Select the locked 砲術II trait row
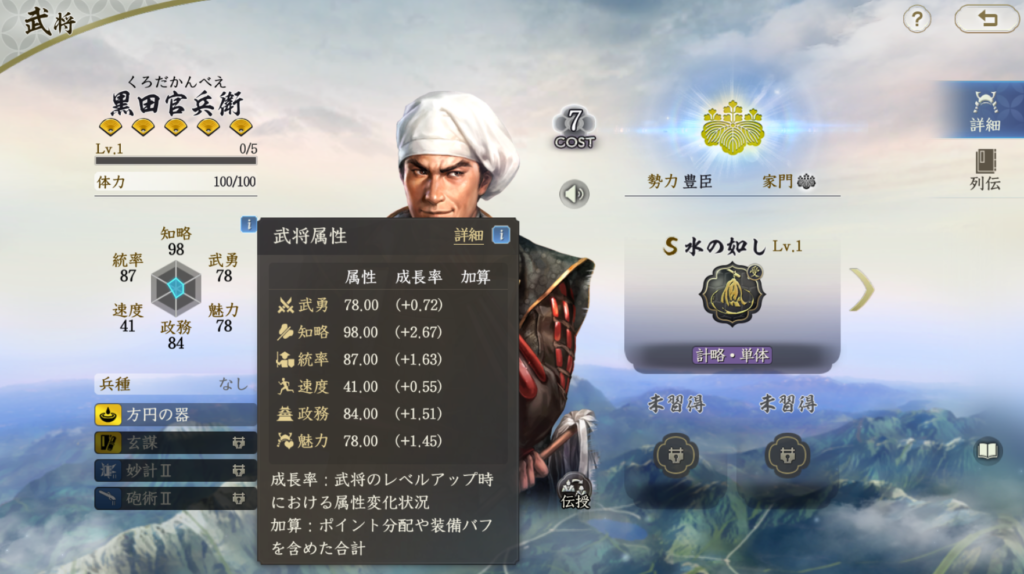Screen dimensions: 1024x574 click(x=176, y=497)
